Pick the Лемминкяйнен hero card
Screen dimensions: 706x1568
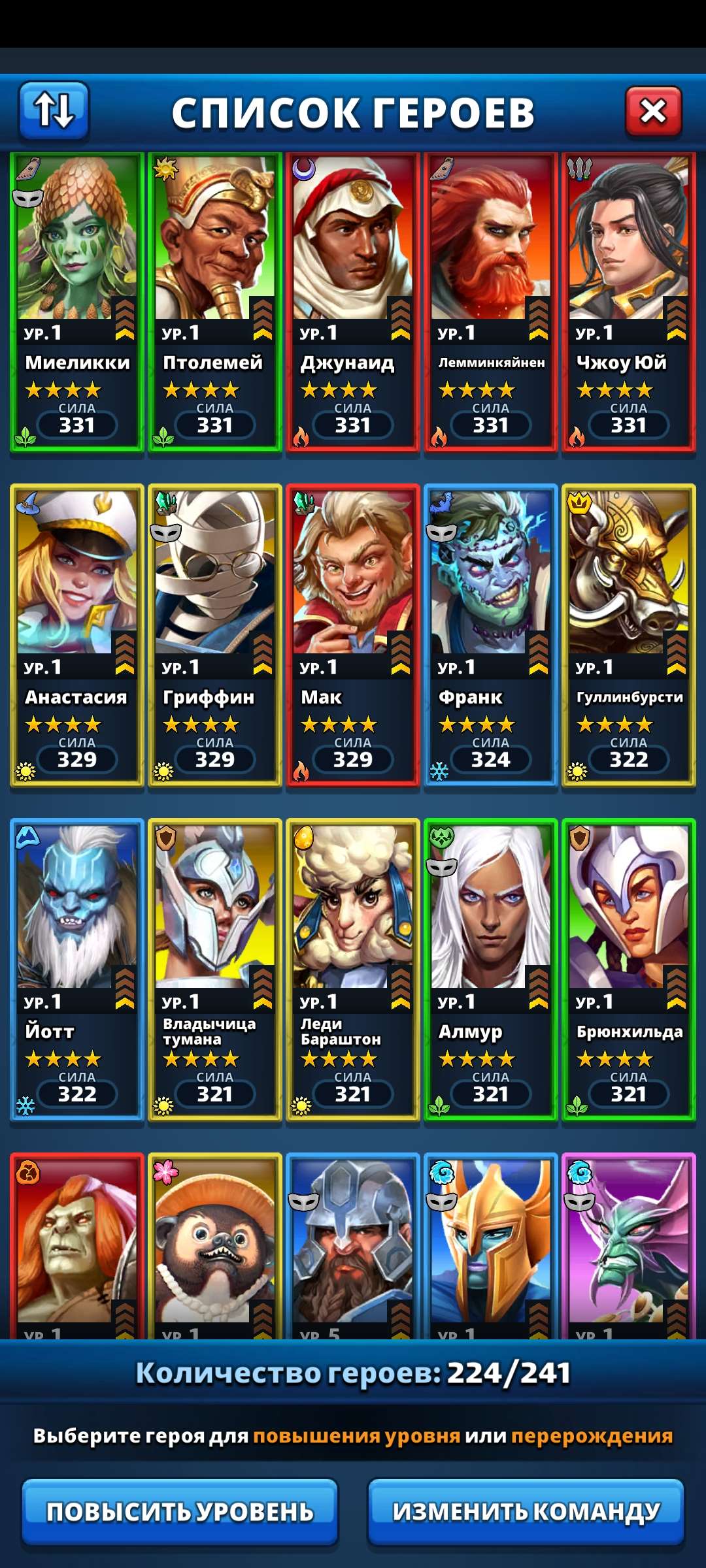pyautogui.click(x=491, y=302)
